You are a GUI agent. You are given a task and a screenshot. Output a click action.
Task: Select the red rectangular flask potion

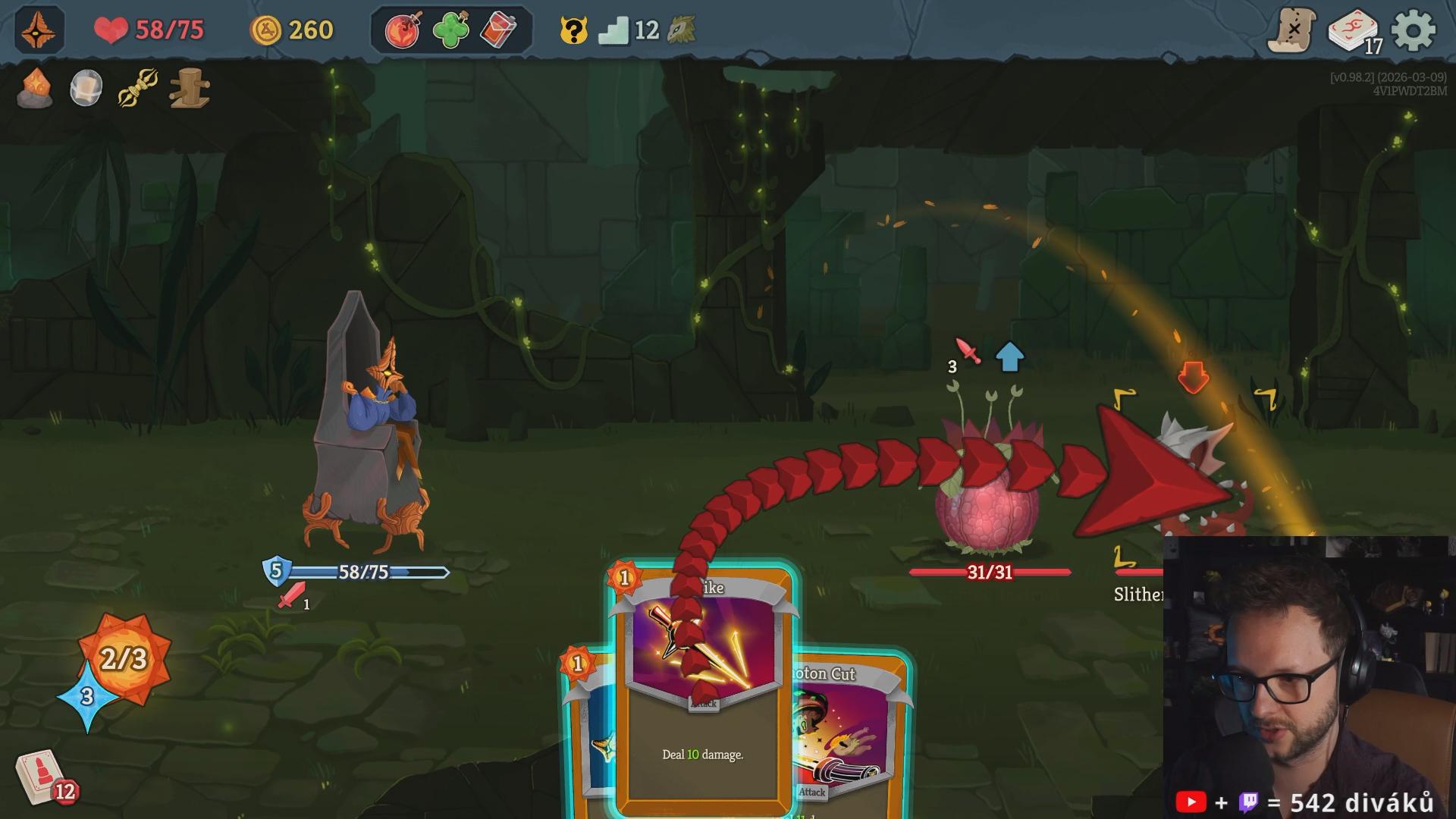[x=498, y=30]
